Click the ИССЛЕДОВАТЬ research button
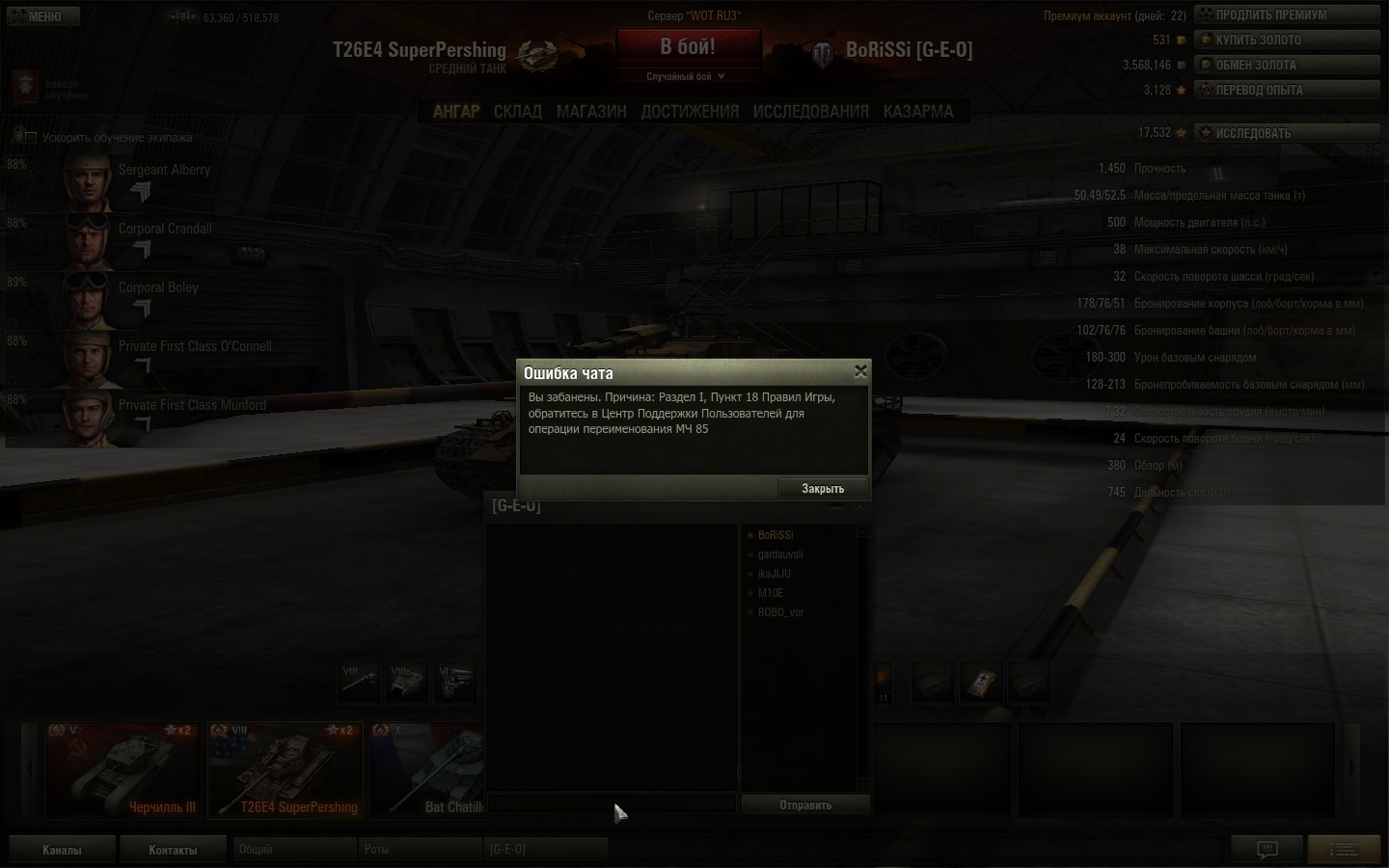The height and width of the screenshot is (868, 1389). [1287, 133]
